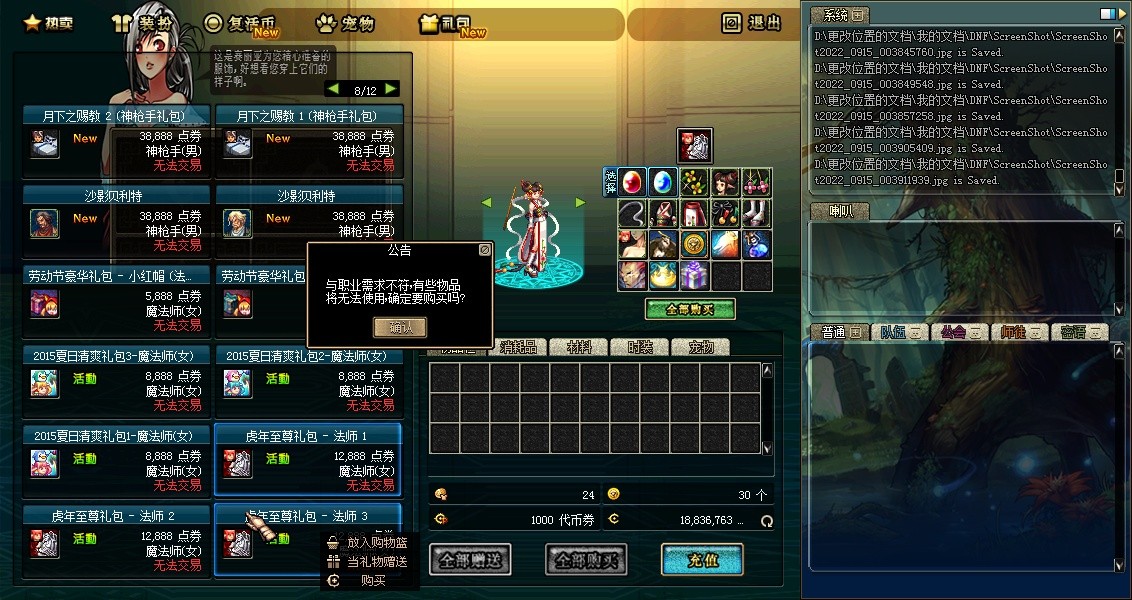Click the 充值 recharge button
This screenshot has height=600, width=1132.
coord(702,560)
